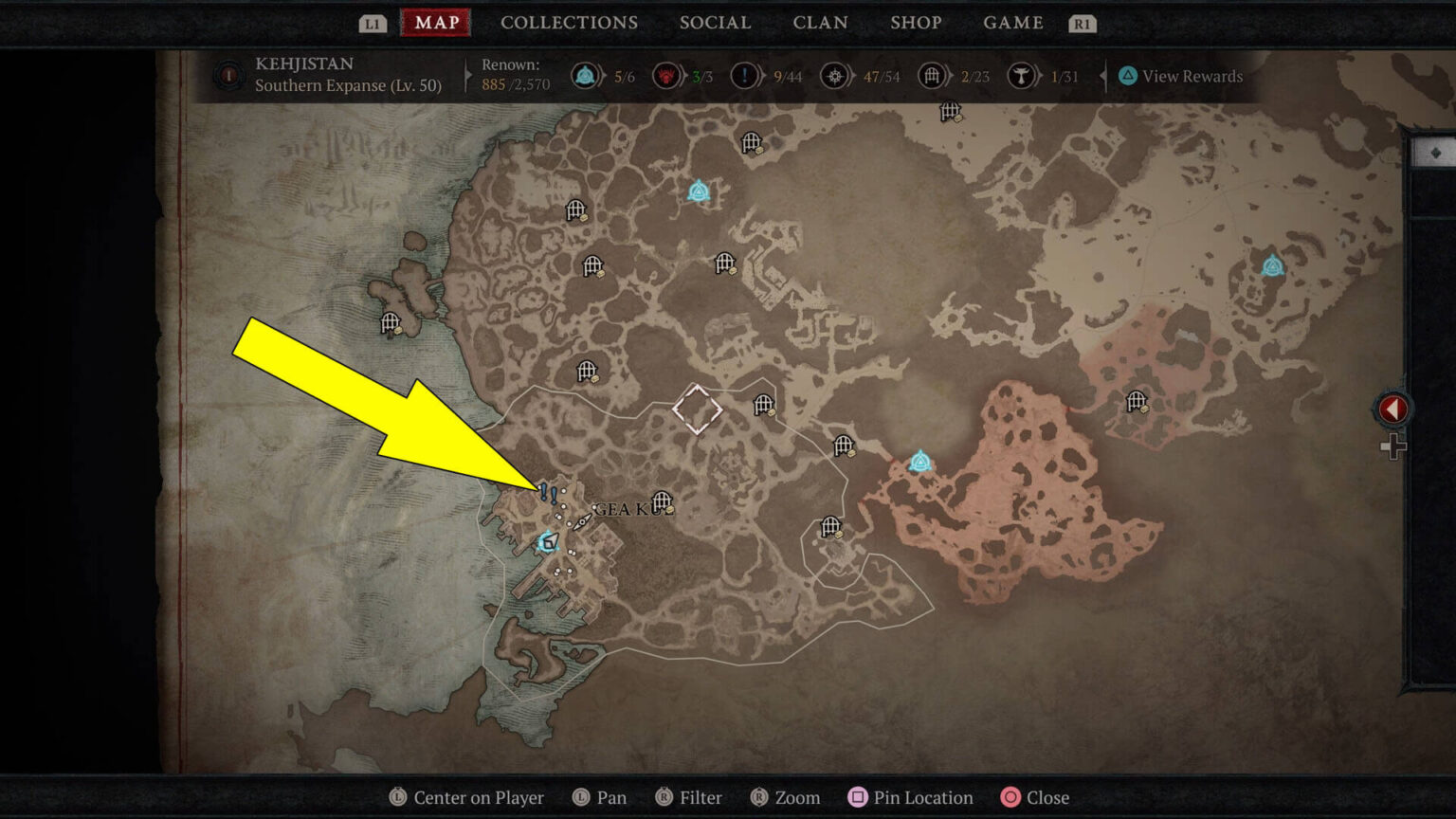Screen dimensions: 1456x819
Task: Click View Rewards for Kehjistan renown
Action: click(x=1180, y=76)
